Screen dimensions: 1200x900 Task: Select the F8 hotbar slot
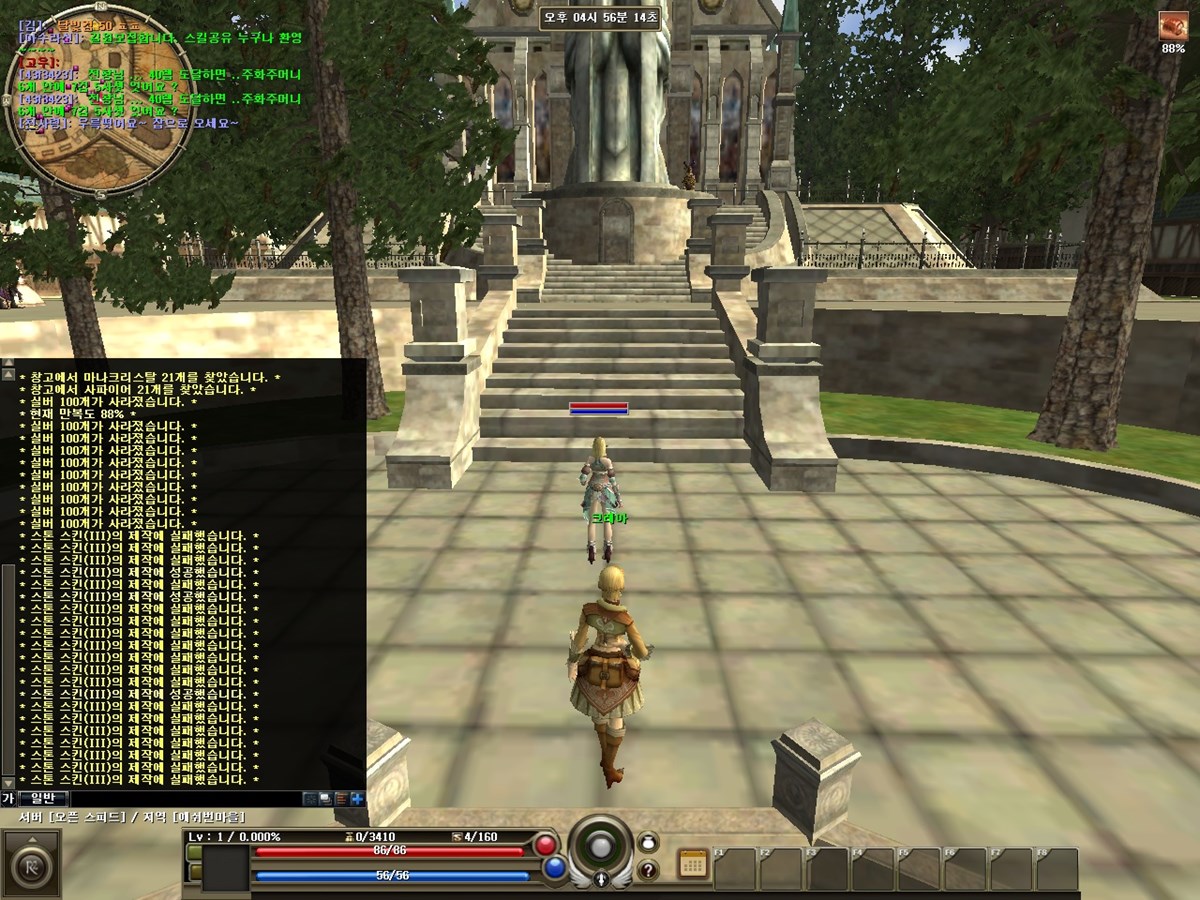click(x=1057, y=869)
